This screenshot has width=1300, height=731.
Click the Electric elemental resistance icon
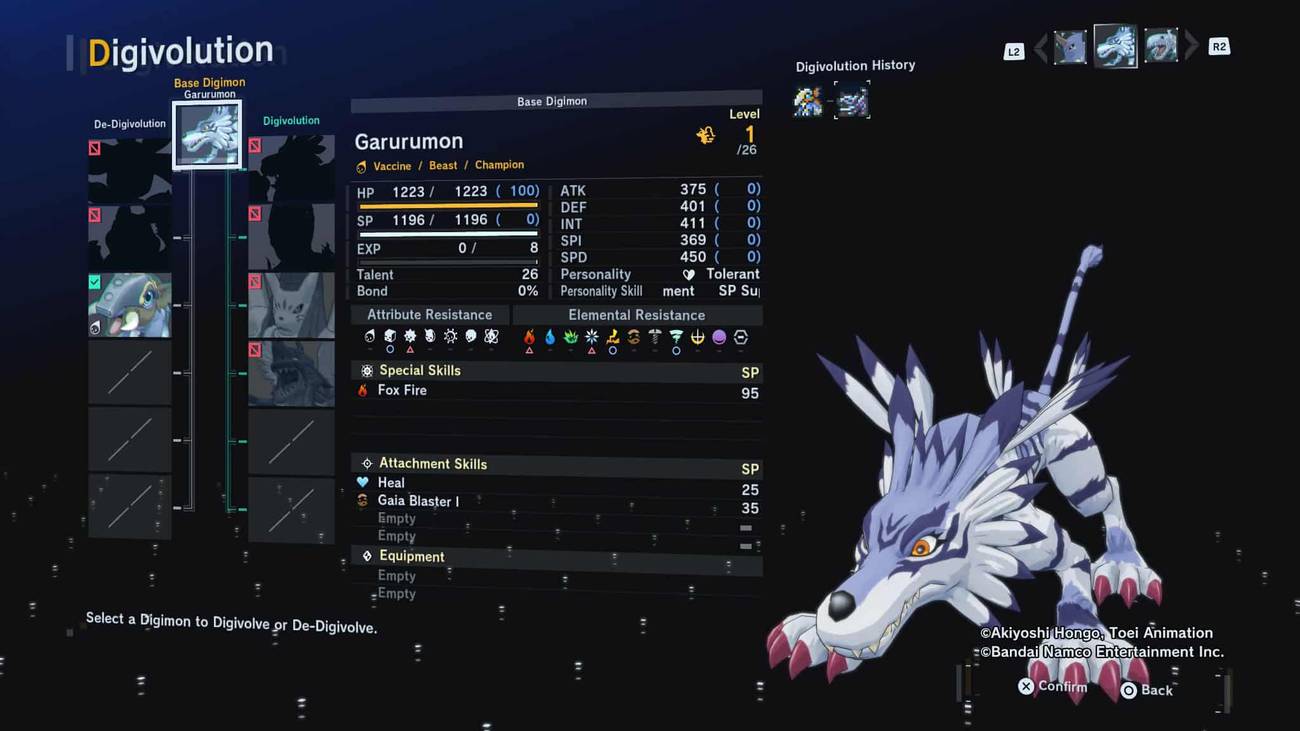[613, 338]
